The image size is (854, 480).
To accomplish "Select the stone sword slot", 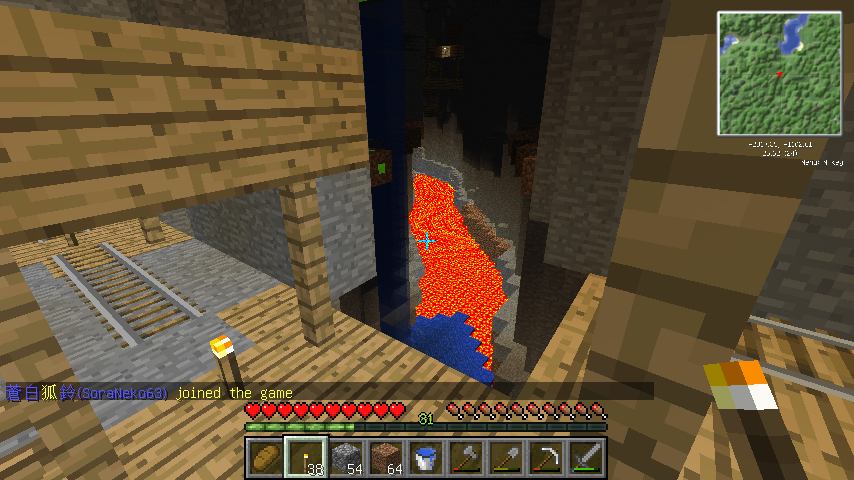I will pyautogui.click(x=585, y=458).
